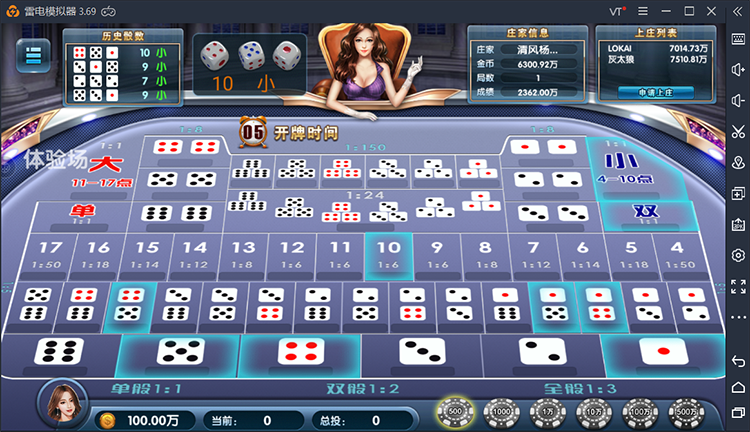Bet on the single six-dice tile
This screenshot has height=432, width=750.
(x=60, y=351)
